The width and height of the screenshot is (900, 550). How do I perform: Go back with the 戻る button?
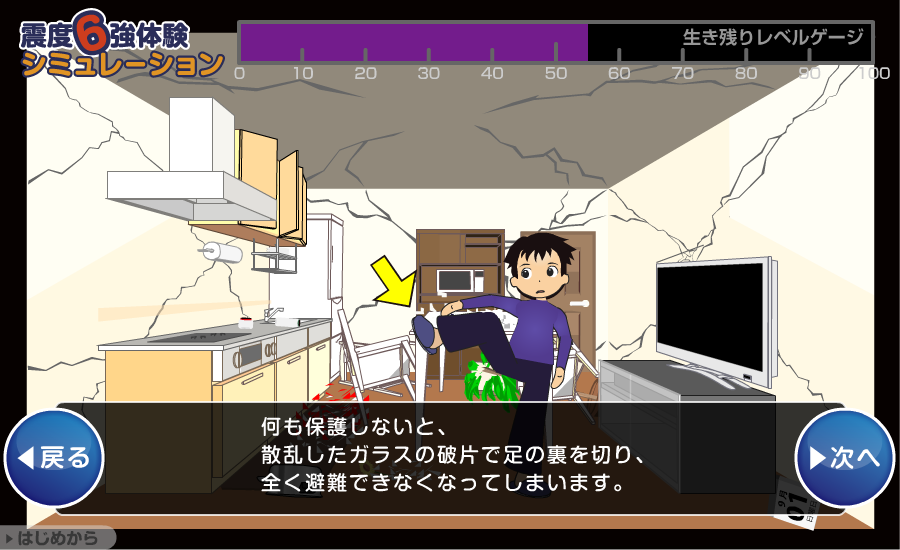pyautogui.click(x=55, y=458)
